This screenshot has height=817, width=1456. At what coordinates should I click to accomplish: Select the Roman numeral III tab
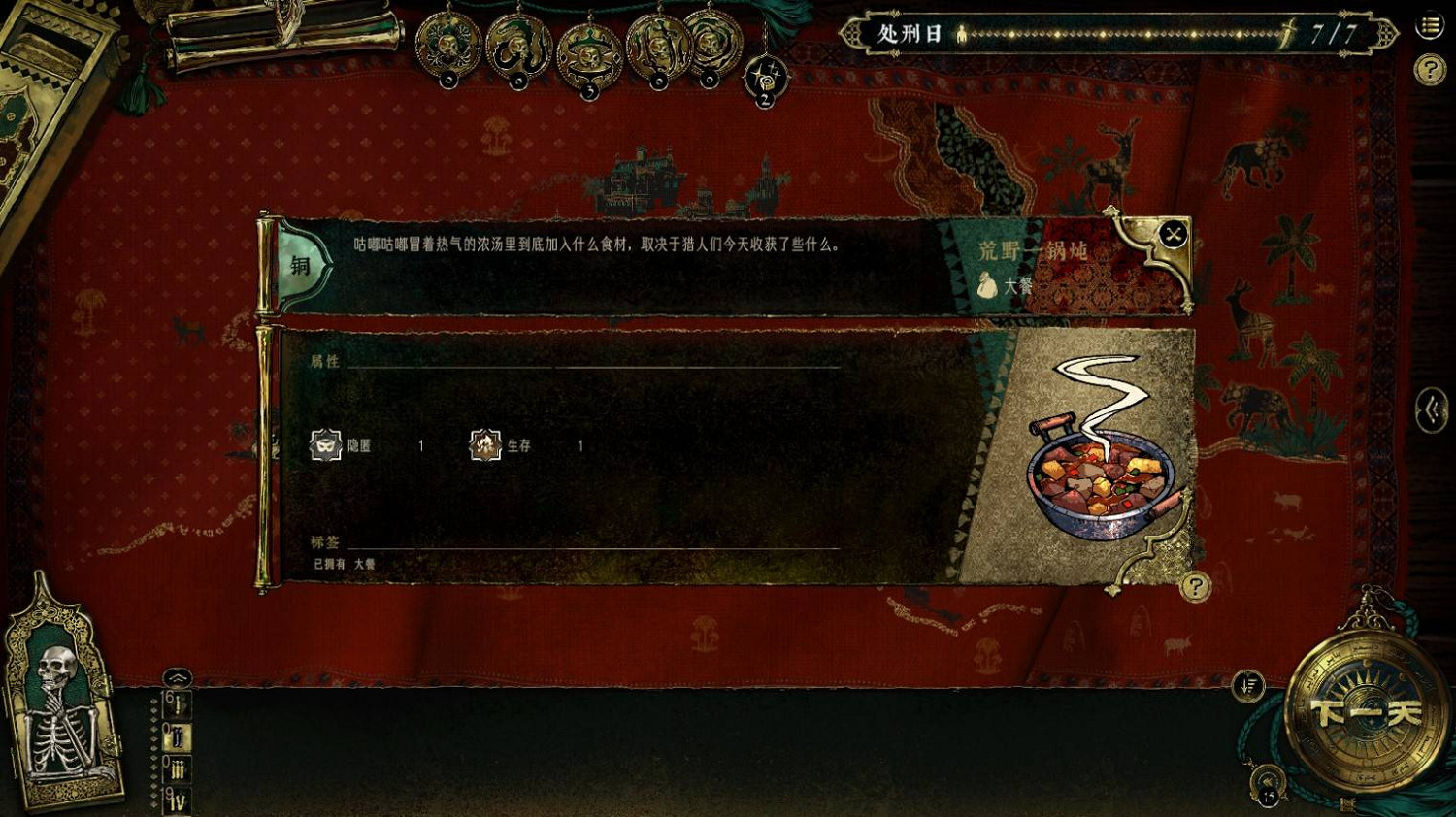[177, 770]
